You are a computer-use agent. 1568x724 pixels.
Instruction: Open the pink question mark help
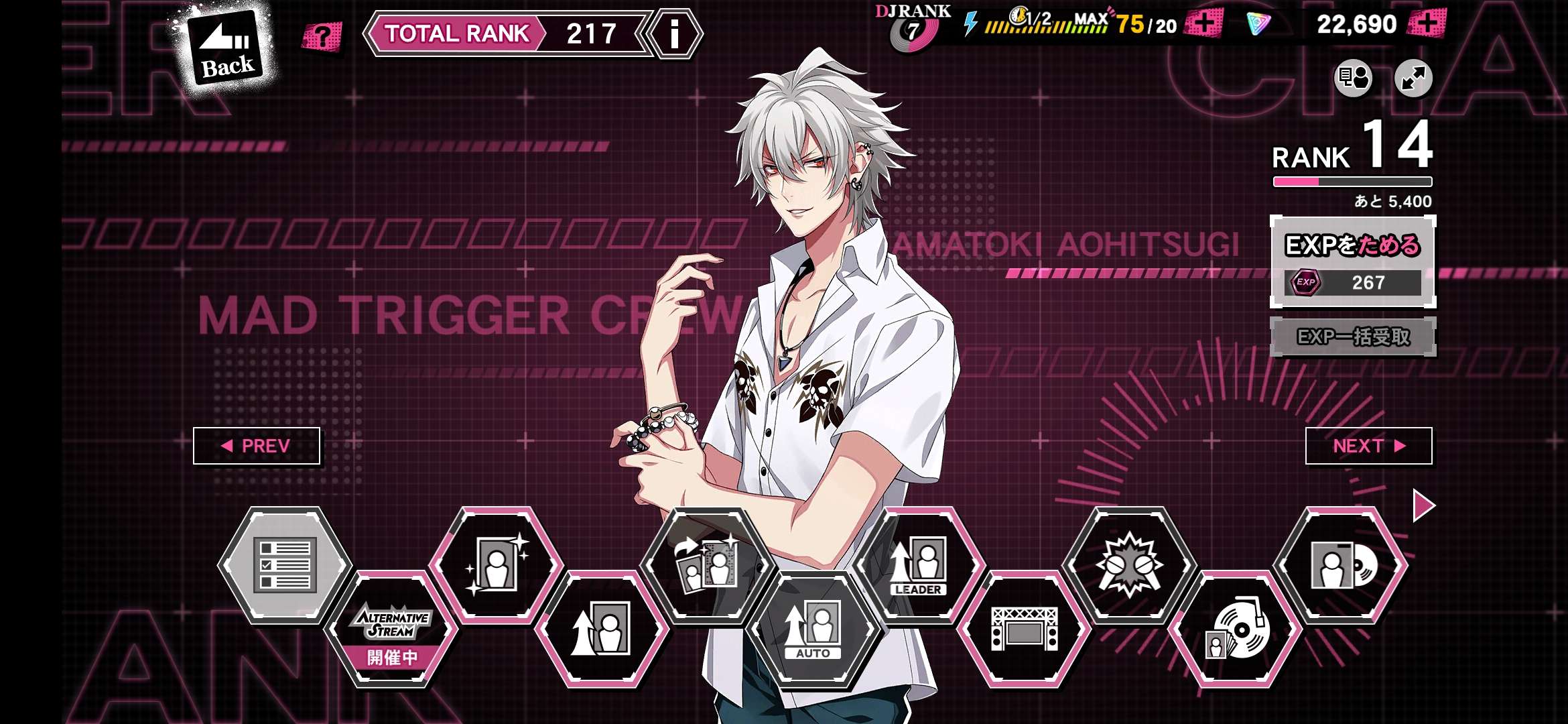pos(322,36)
